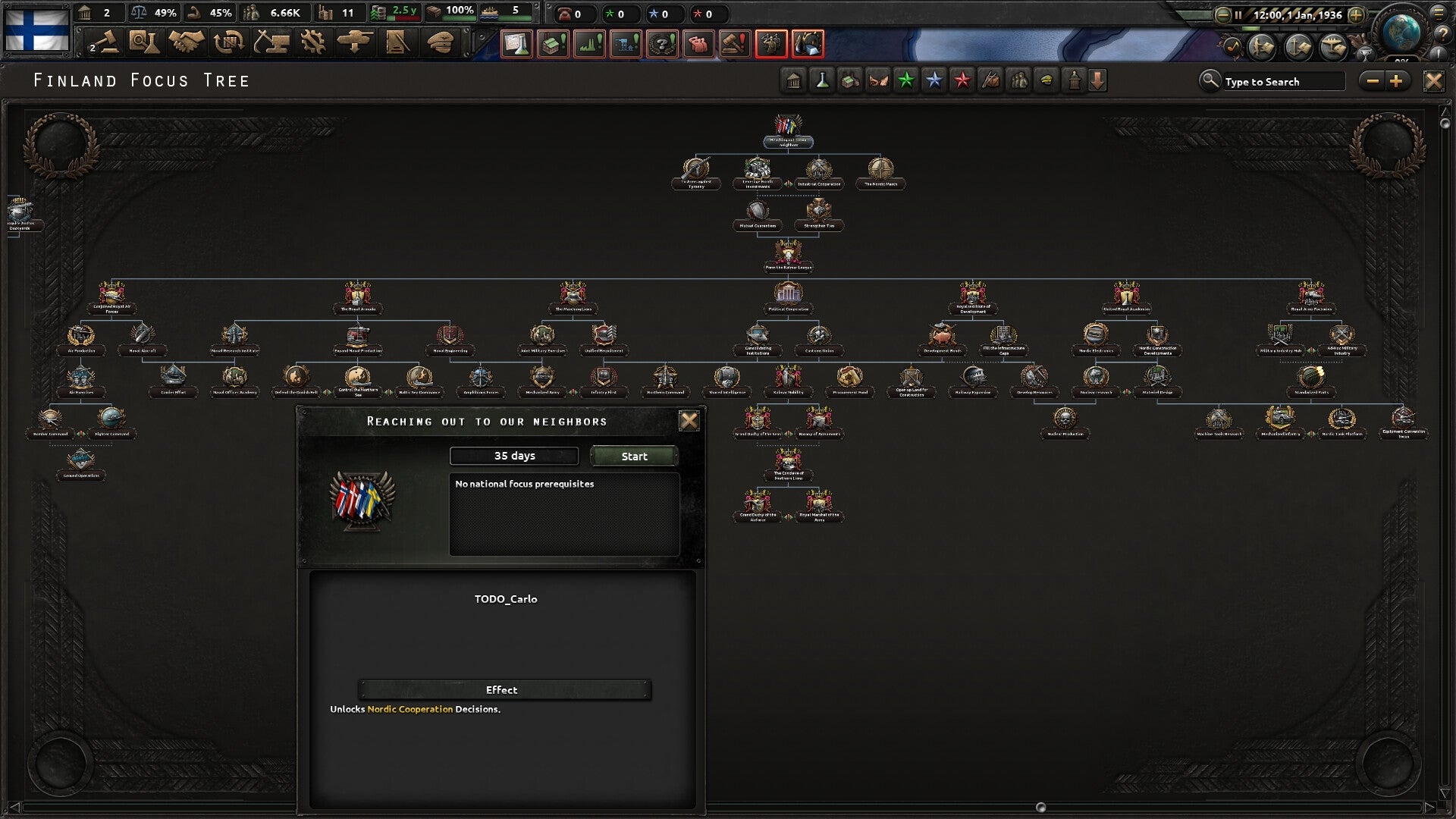Toggle the blue star naval focus filter
The image size is (1456, 819).
934,80
